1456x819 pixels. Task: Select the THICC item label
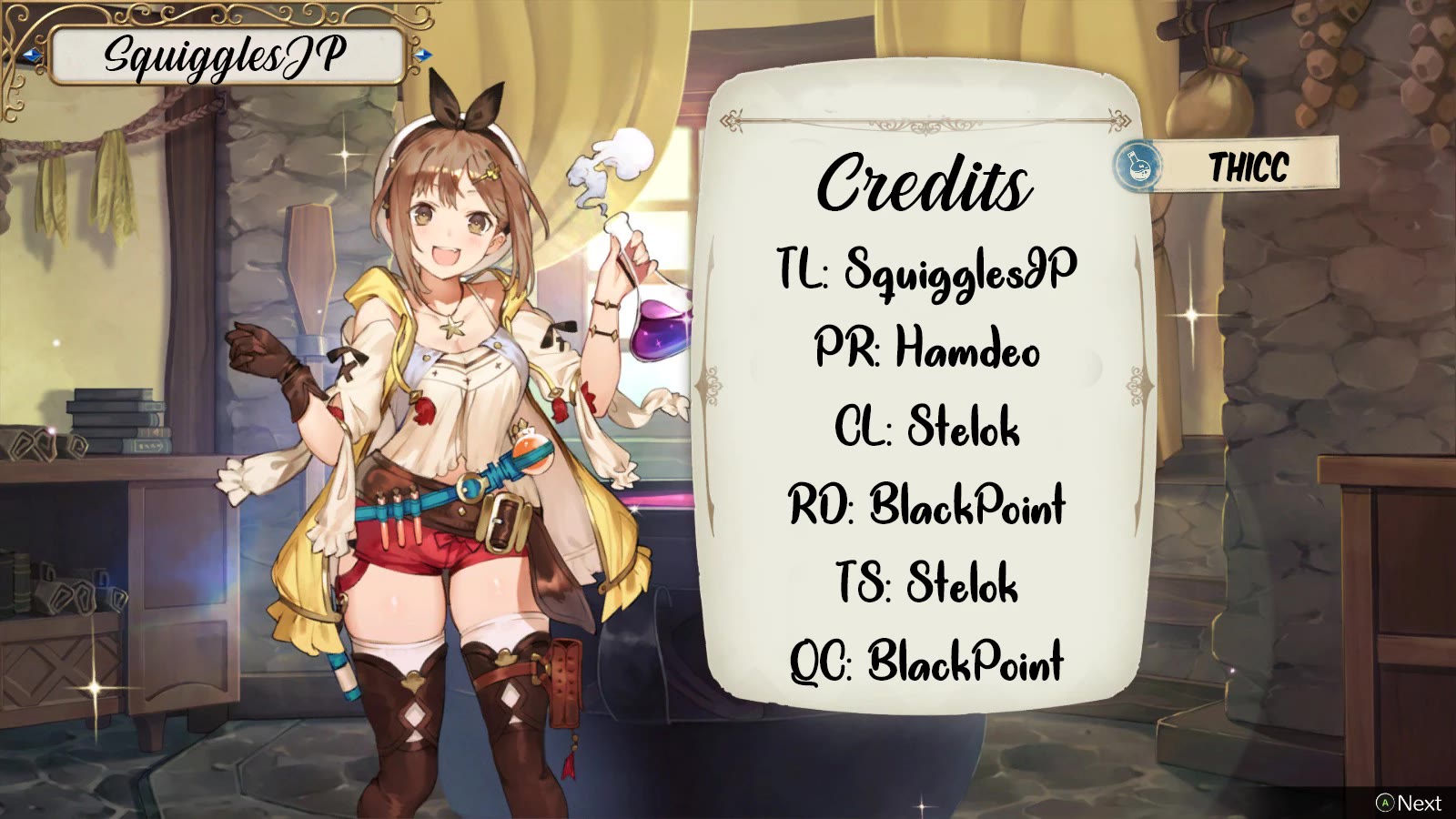[x=1249, y=167]
